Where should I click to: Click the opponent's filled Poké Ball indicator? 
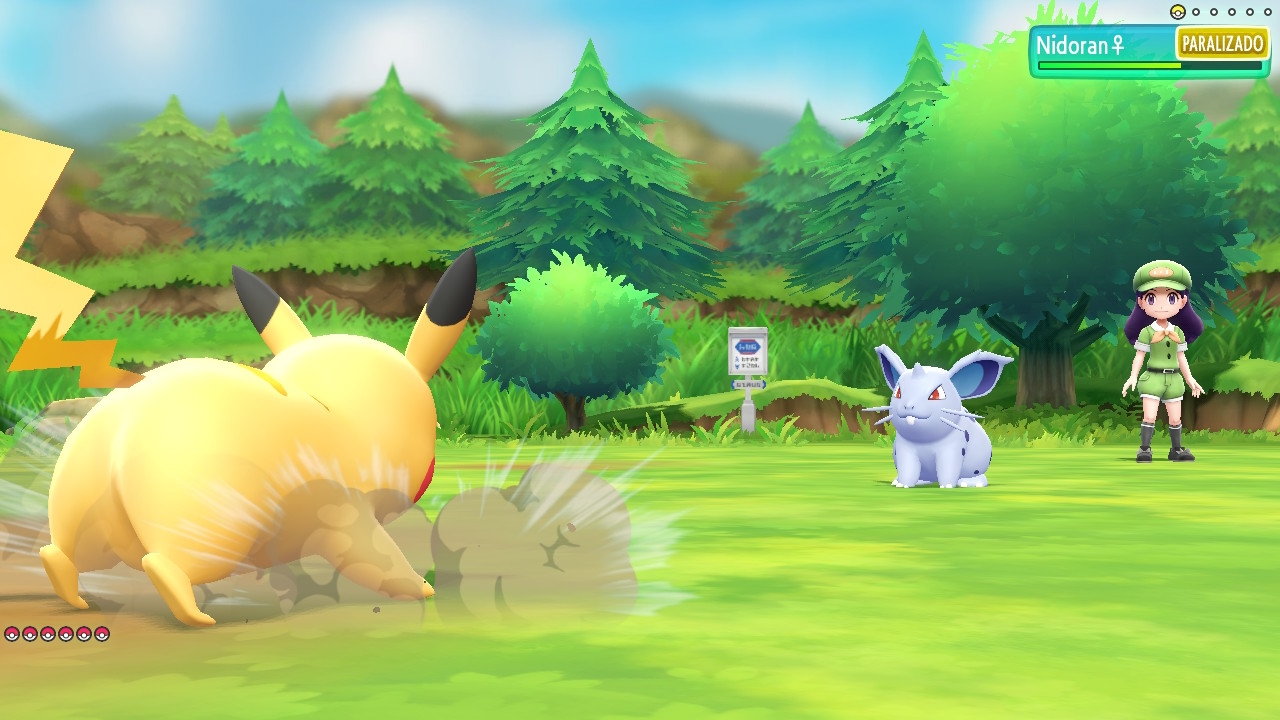[x=1177, y=12]
